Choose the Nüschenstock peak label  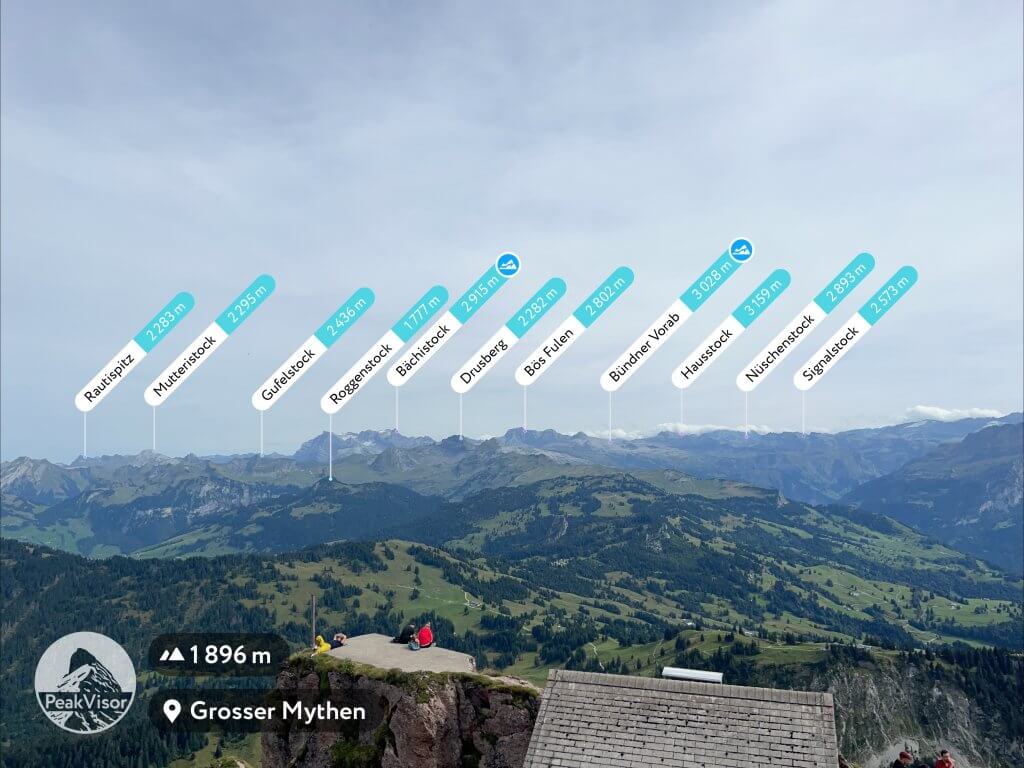point(805,322)
